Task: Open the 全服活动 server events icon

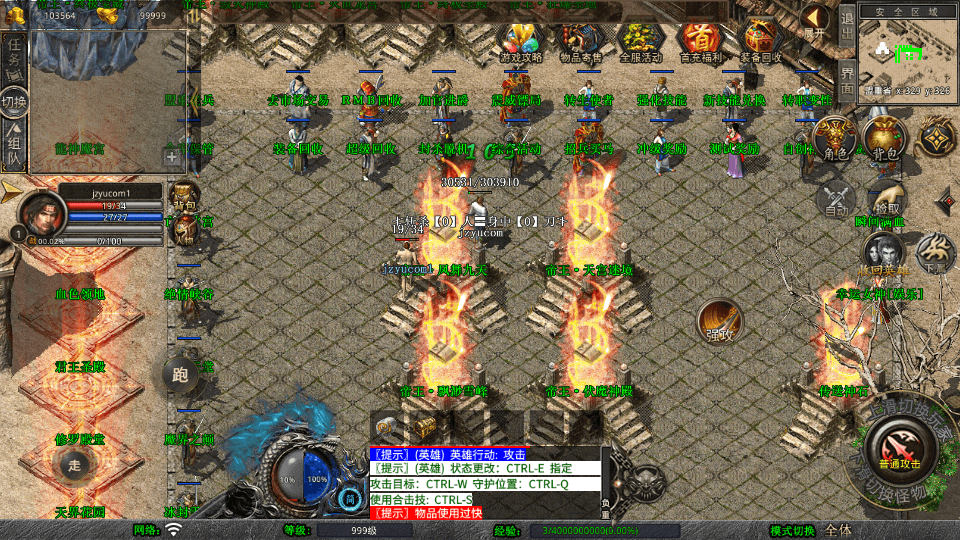Action: (641, 40)
